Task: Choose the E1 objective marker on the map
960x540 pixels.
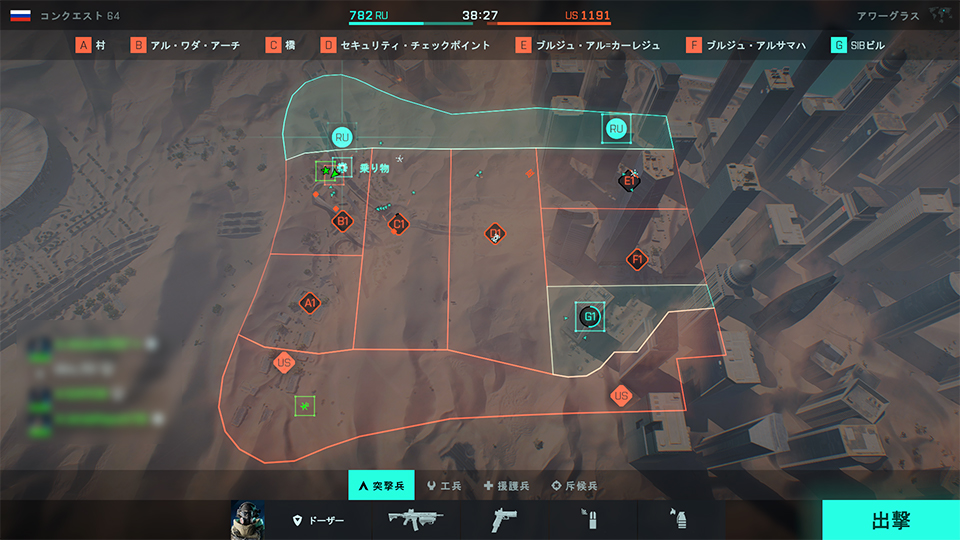Action: (x=628, y=180)
